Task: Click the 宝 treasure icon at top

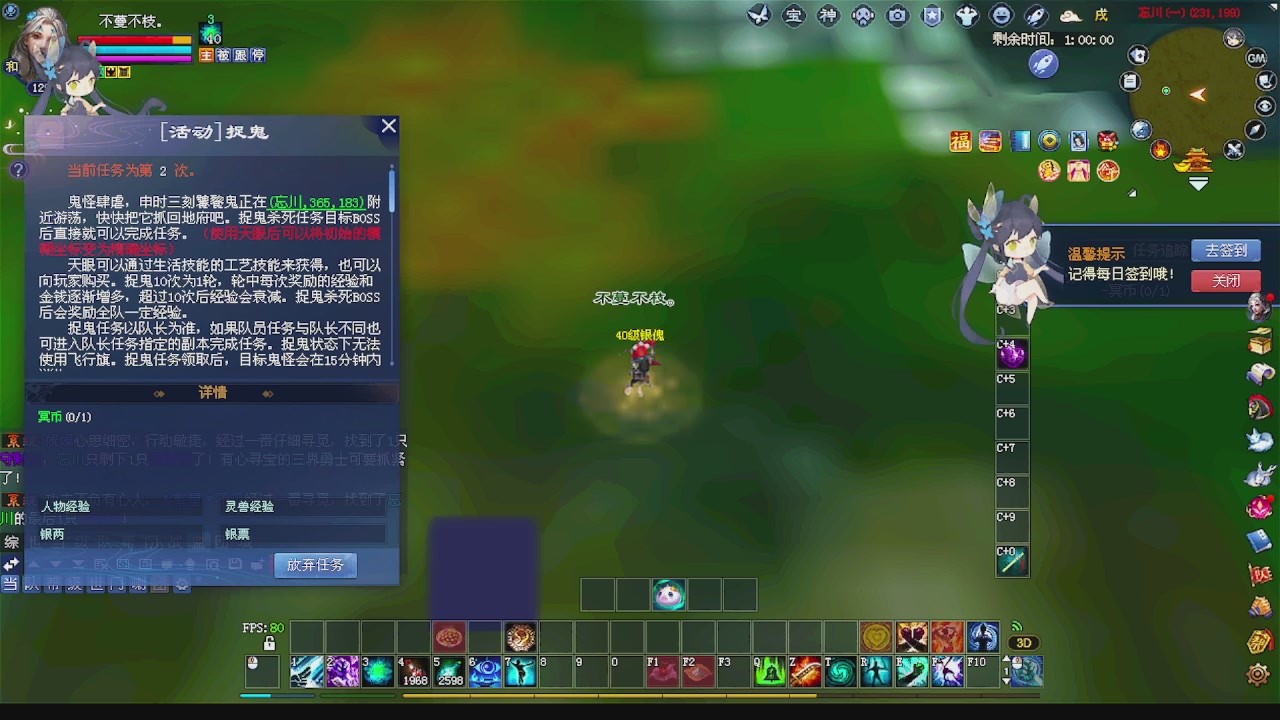Action: coord(793,15)
